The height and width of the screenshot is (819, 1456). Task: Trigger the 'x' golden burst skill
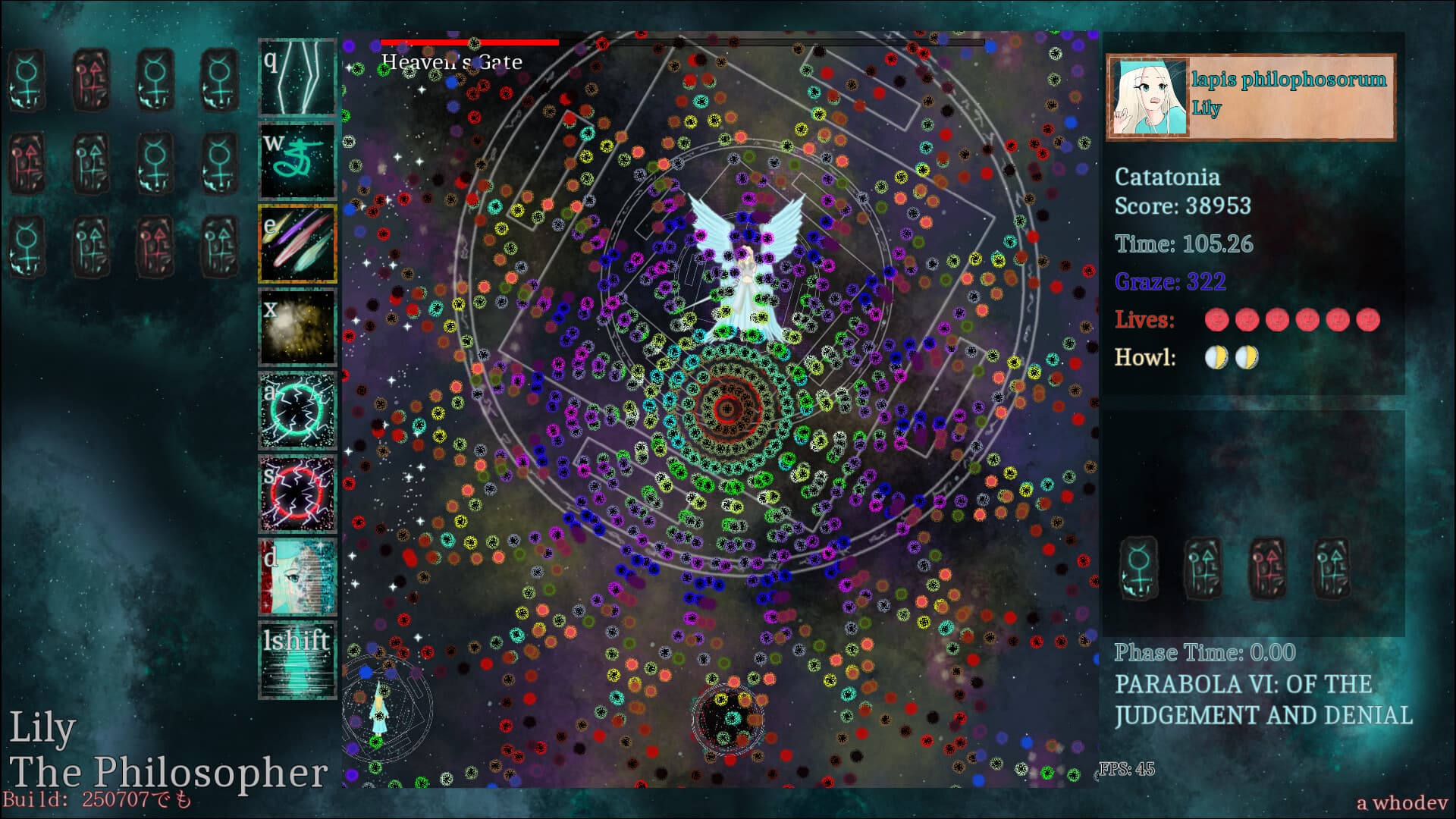pos(297,327)
